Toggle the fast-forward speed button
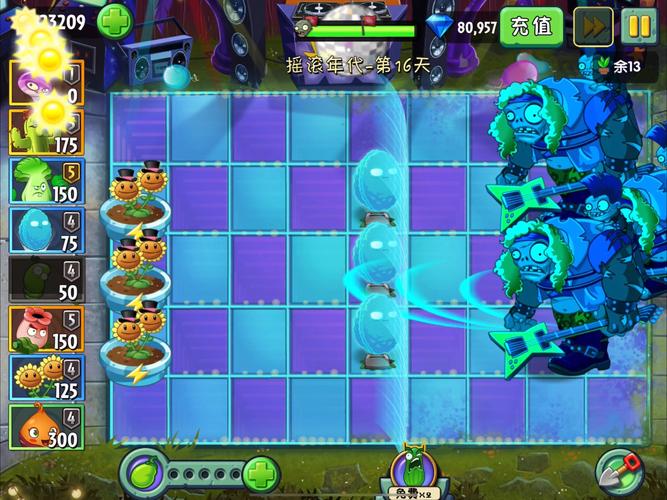 [x=593, y=26]
